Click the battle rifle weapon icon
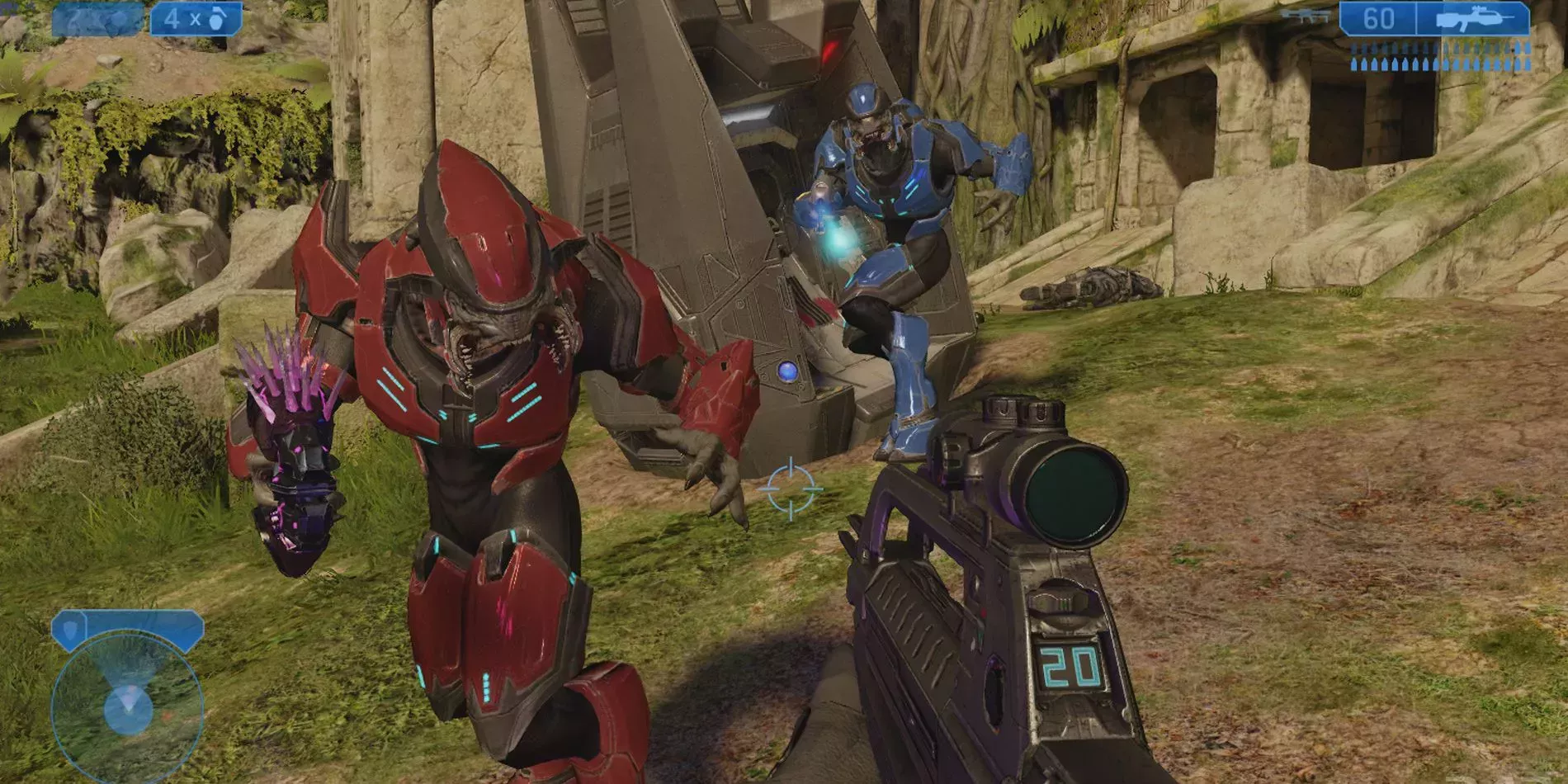1568x784 pixels. click(1473, 19)
